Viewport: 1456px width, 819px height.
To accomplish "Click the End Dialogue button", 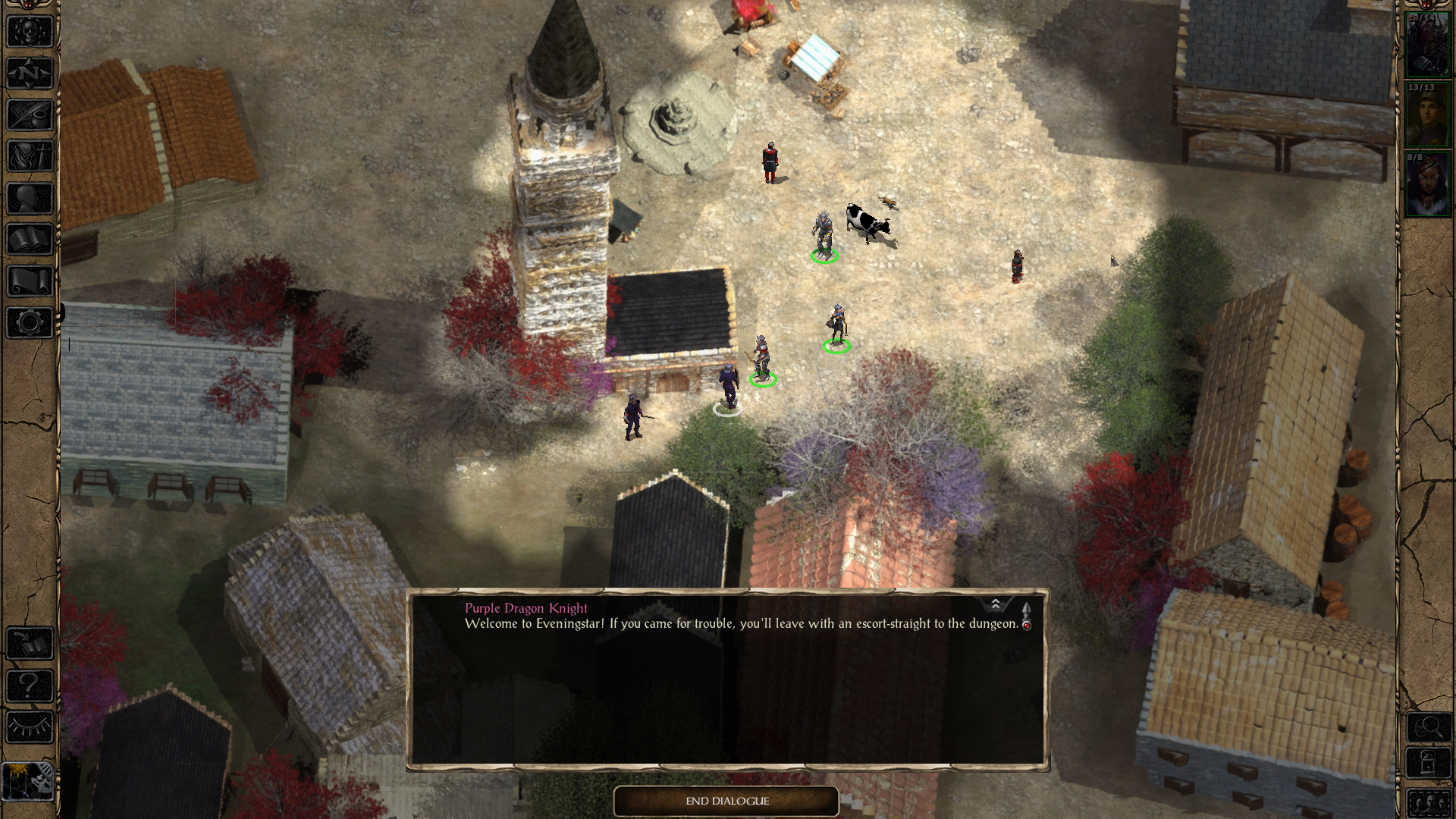I will pos(726,801).
